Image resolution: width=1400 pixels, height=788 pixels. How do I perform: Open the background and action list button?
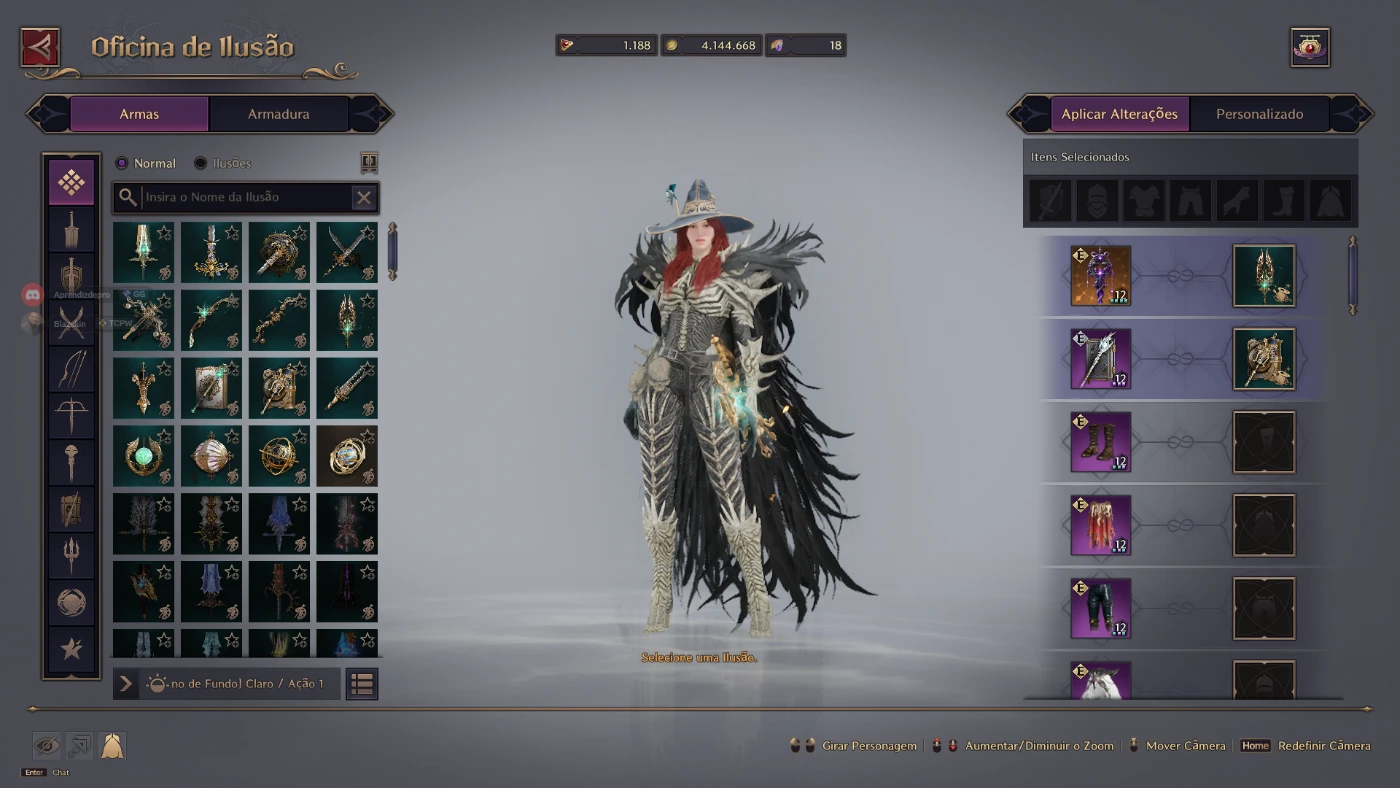[362, 684]
